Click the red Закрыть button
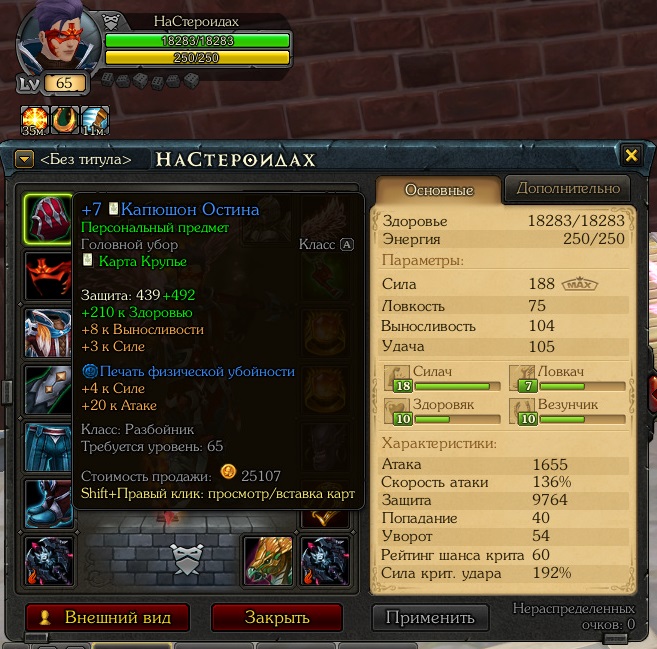 (x=277, y=617)
